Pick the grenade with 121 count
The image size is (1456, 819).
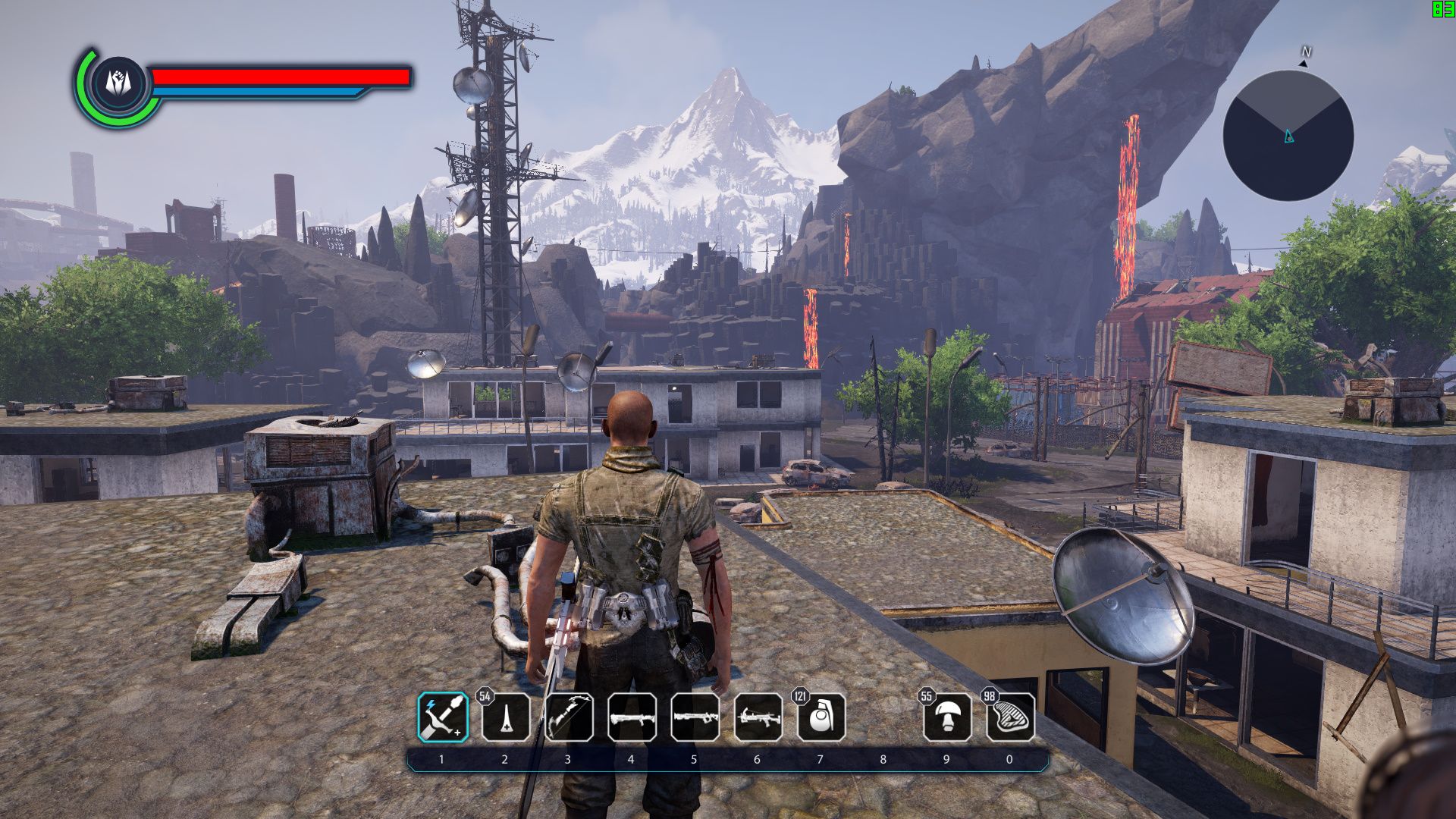[x=821, y=717]
